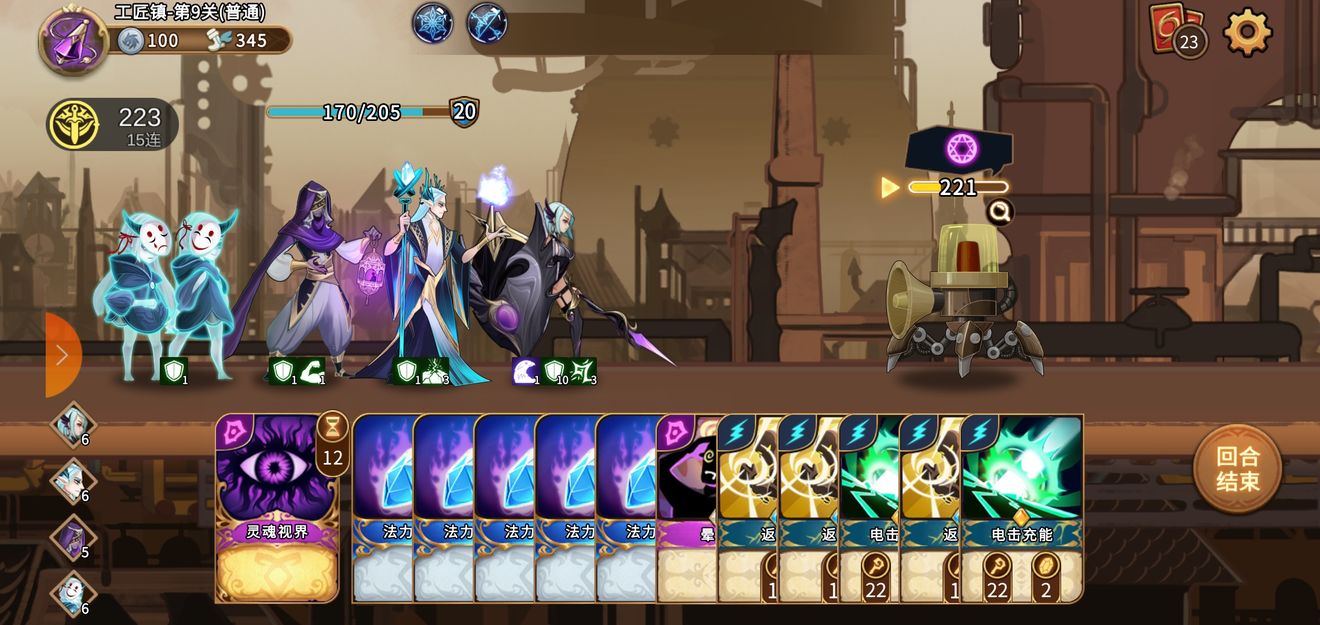Viewport: 1320px width, 625px height.
Task: View the enemy's purple hexagram intent icon
Action: pos(961,150)
